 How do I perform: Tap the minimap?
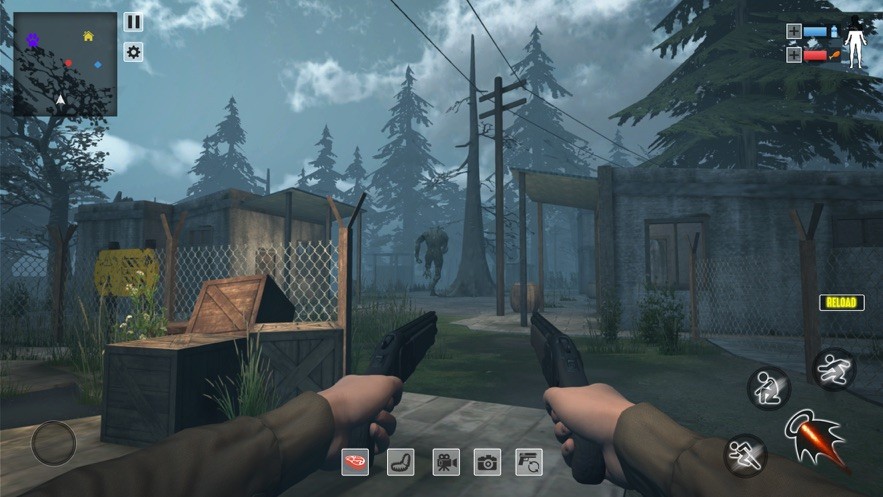click(65, 64)
